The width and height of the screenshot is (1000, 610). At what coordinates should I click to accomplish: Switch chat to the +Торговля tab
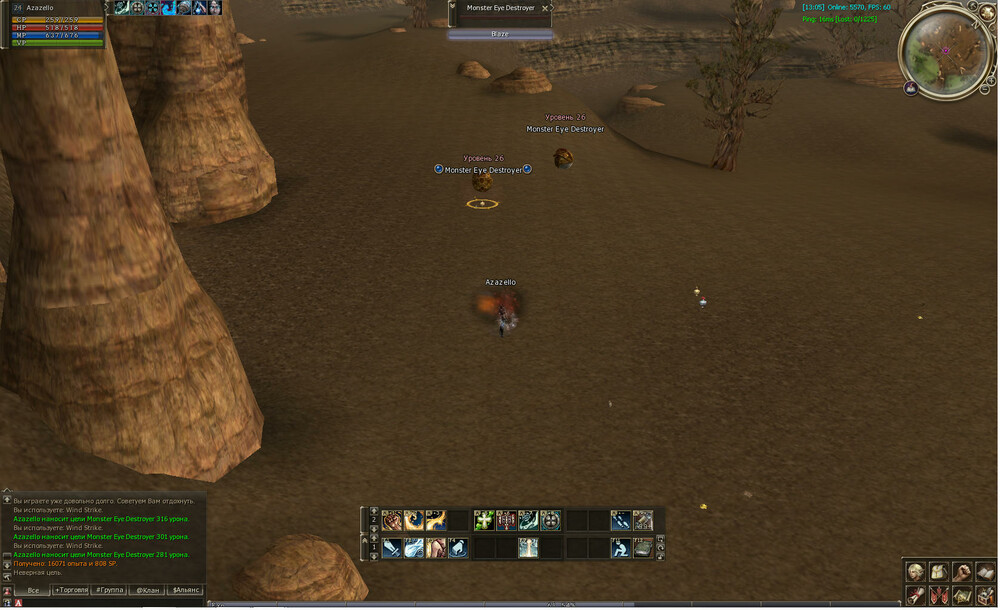[71, 590]
